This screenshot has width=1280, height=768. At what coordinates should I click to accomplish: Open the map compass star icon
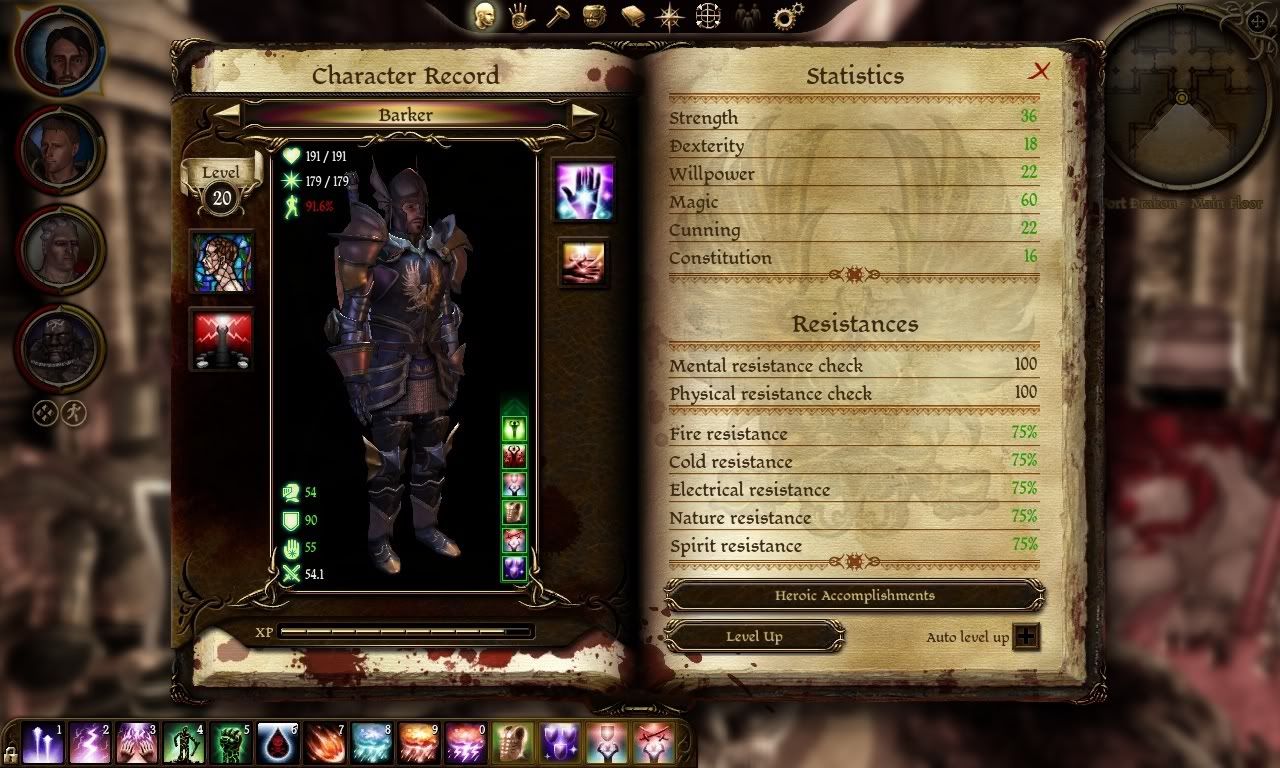coord(669,15)
